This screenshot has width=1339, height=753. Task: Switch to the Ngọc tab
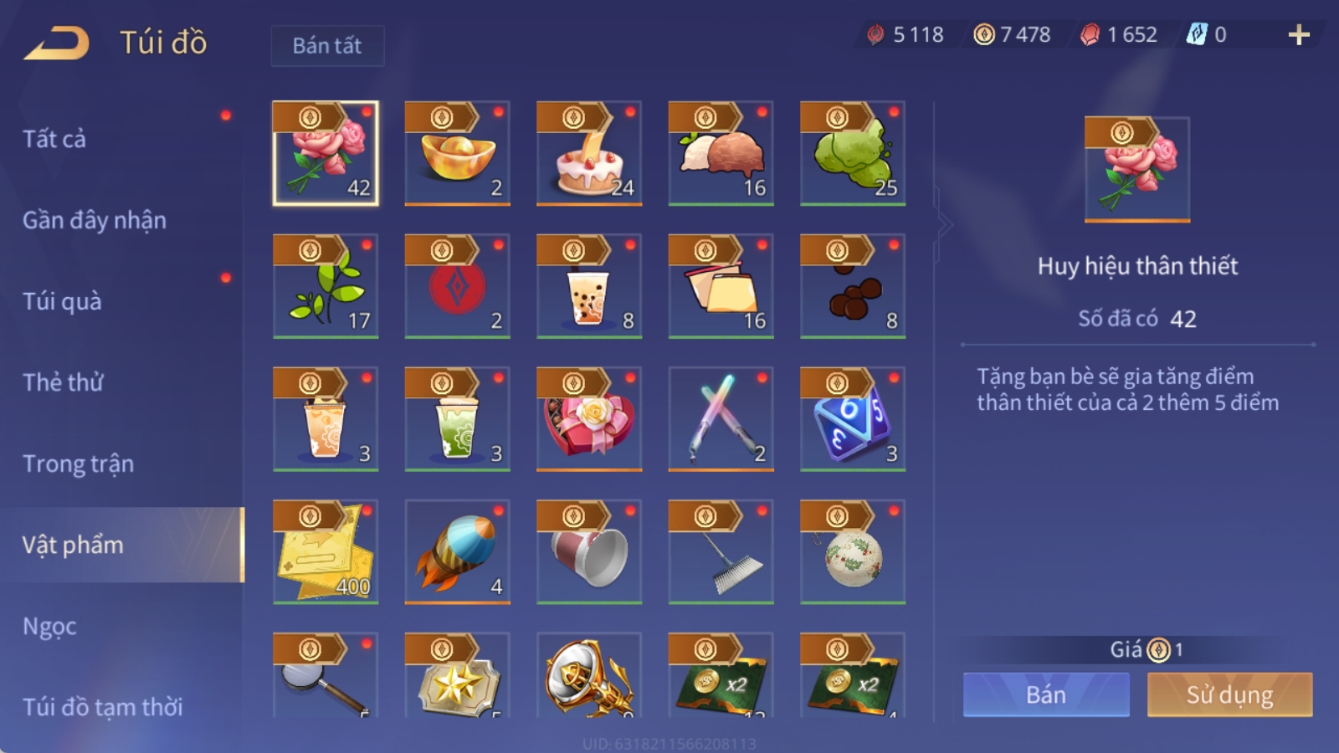coord(49,627)
